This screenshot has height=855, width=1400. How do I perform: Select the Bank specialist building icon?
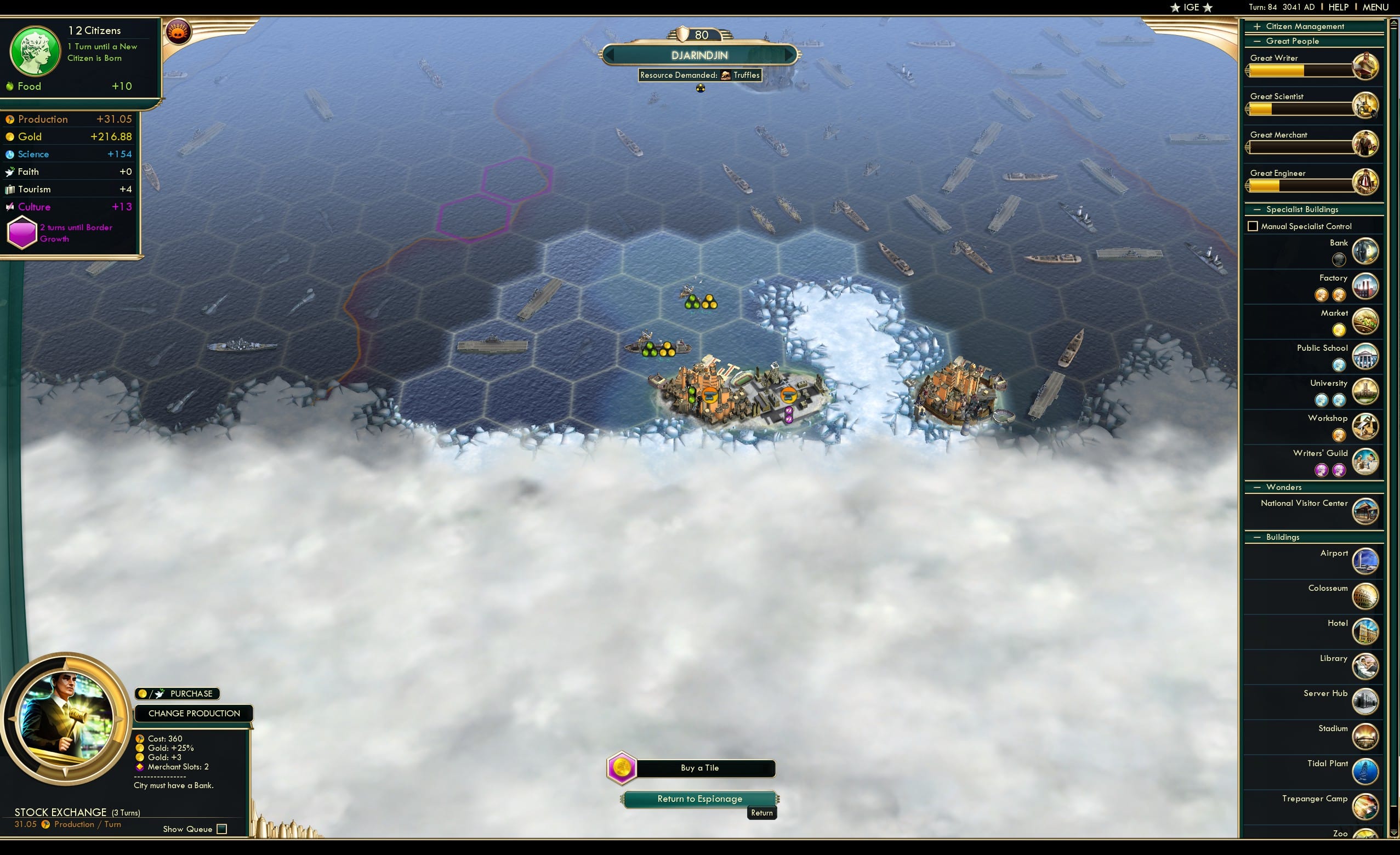coord(1366,251)
